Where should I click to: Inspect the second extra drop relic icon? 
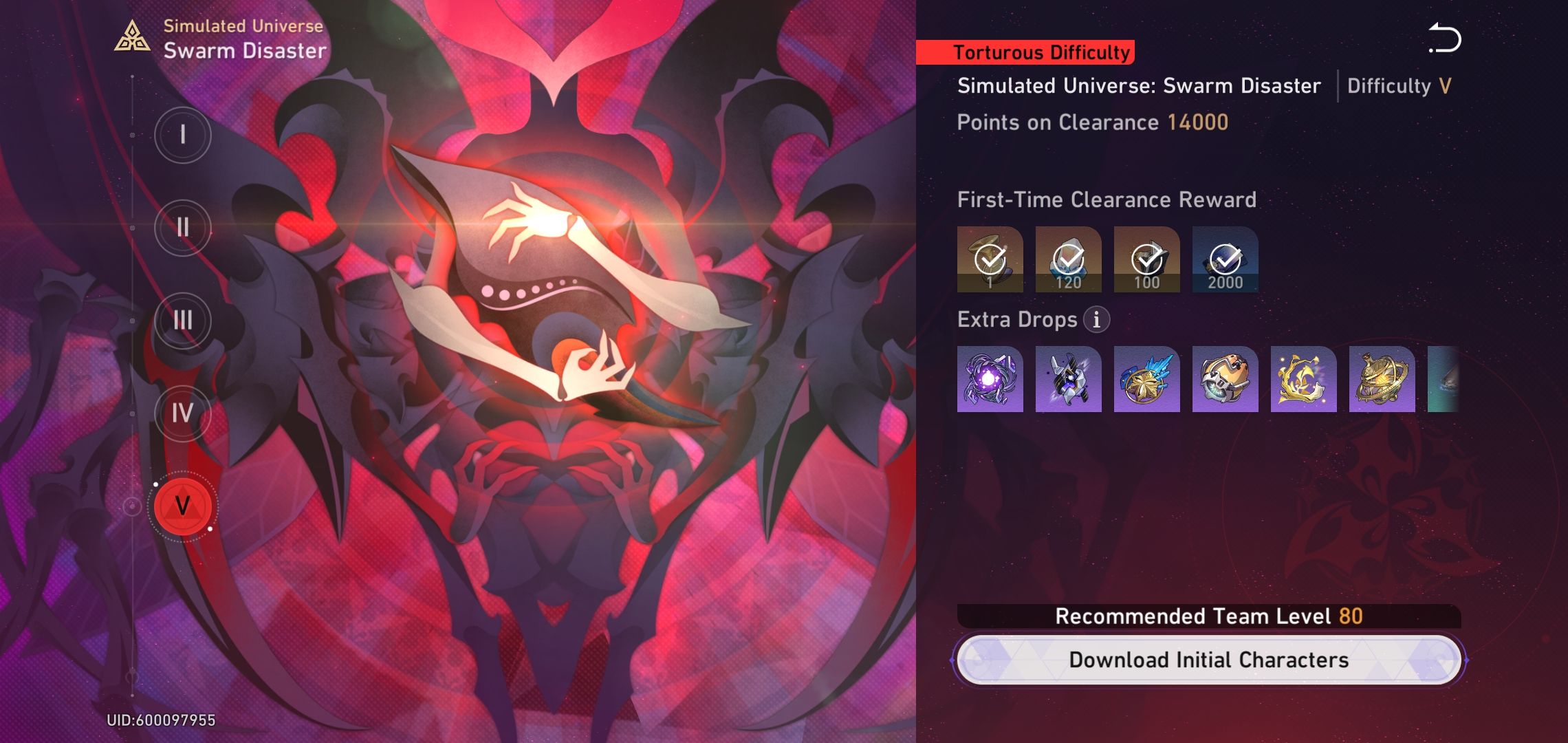coord(1068,379)
